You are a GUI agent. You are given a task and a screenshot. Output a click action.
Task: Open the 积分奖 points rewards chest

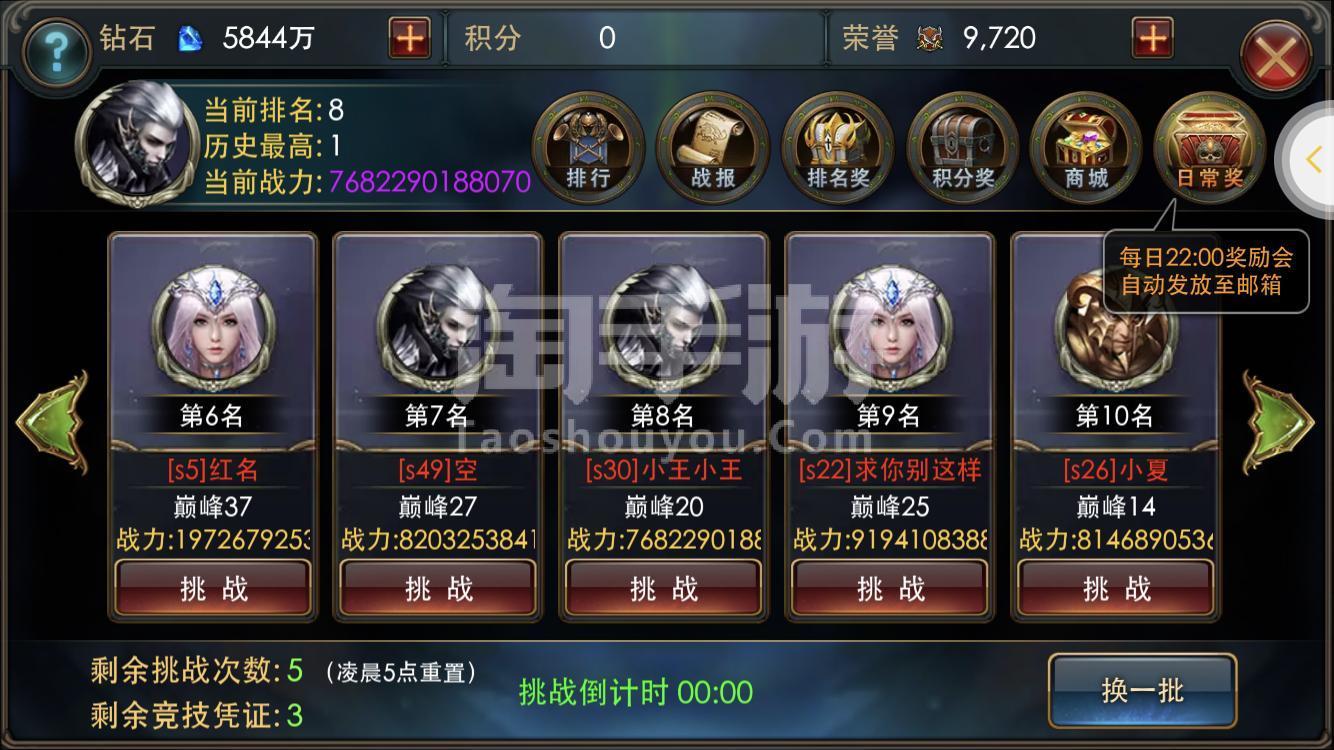pyautogui.click(x=962, y=148)
